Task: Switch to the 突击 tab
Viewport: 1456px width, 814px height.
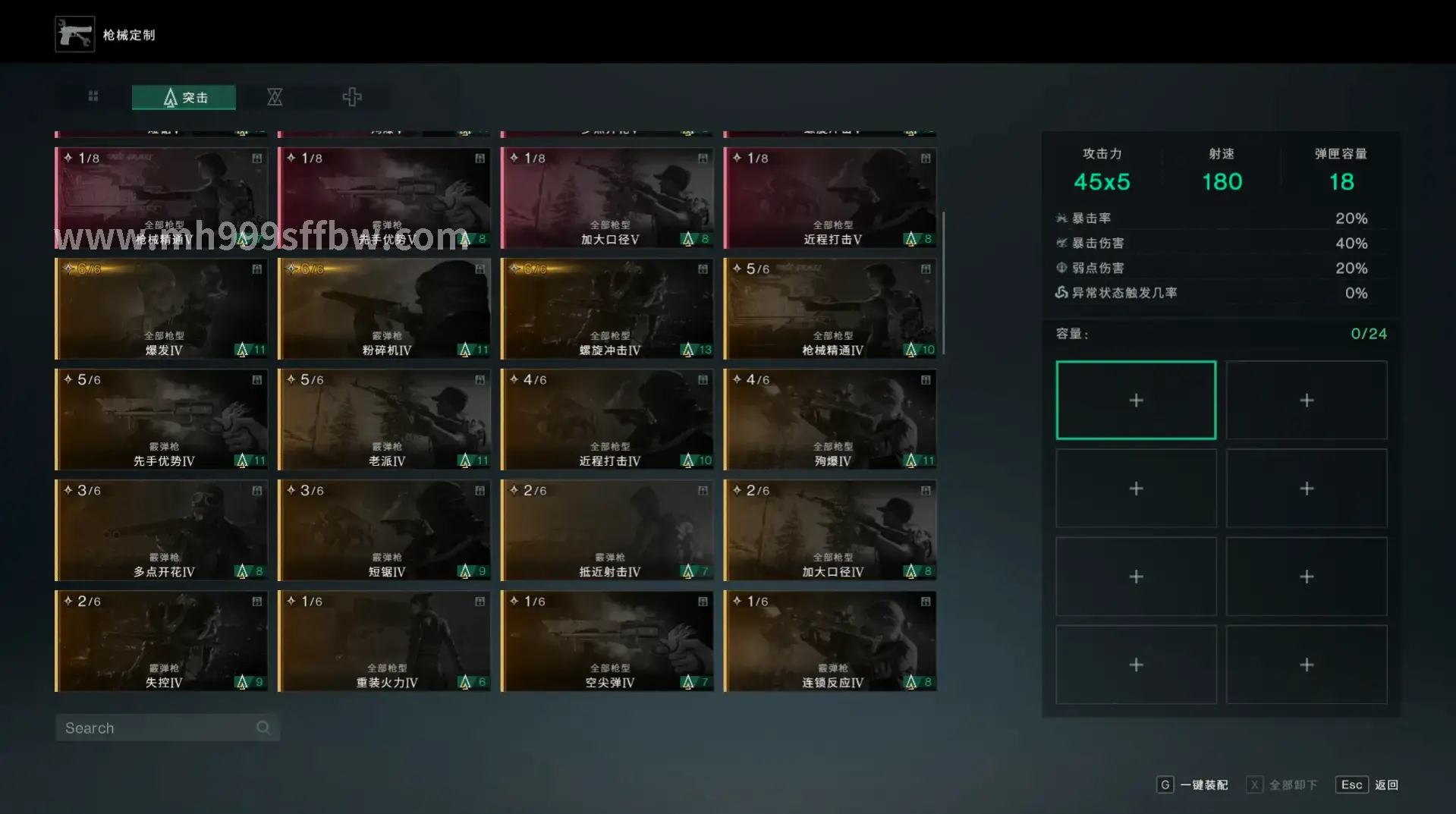Action: (x=184, y=97)
